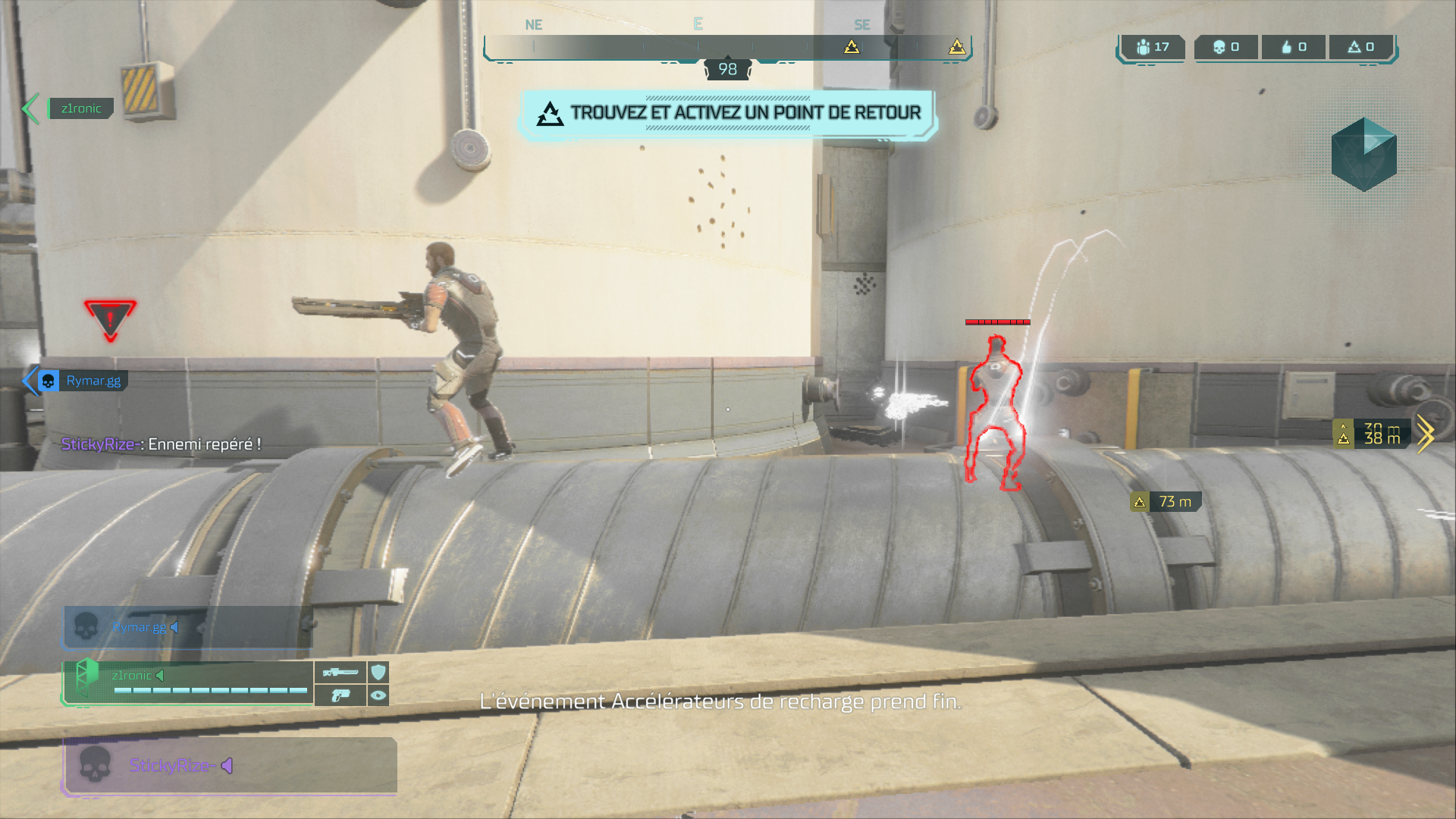
Task: Open StickyRize- chat message 'Ennemi repéré !'
Action: coord(161,444)
